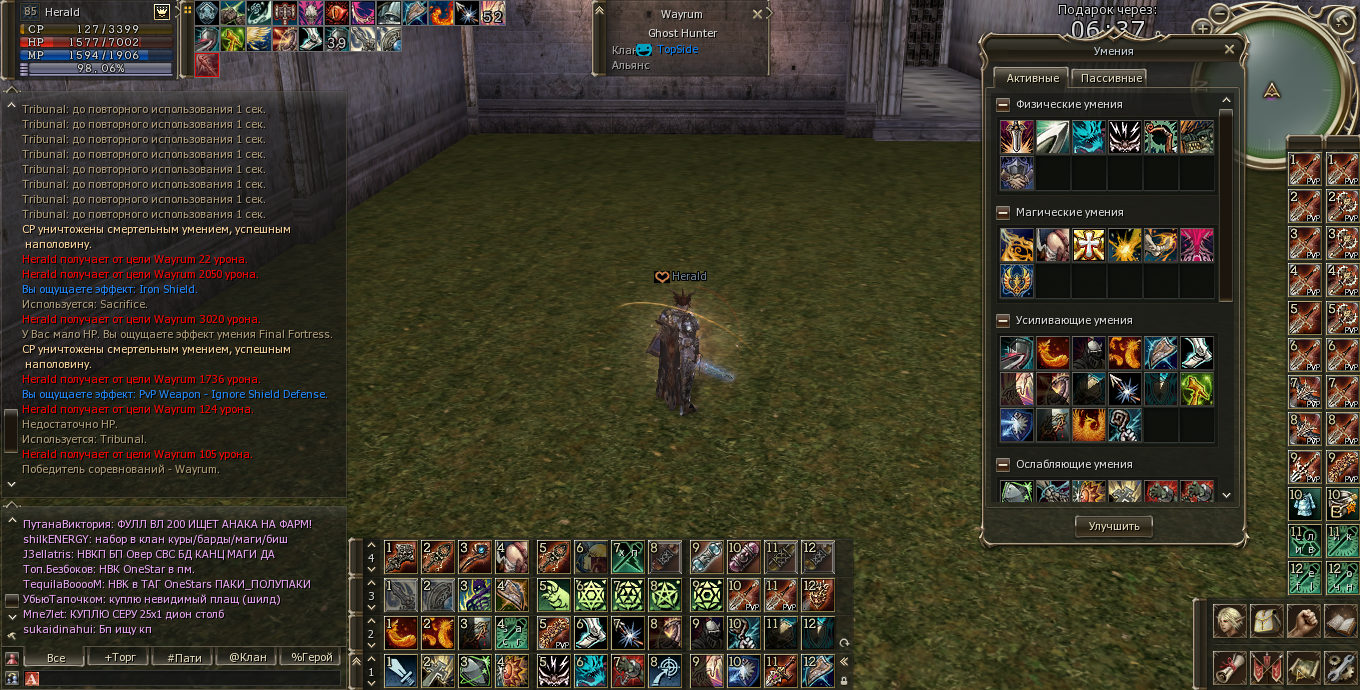Collapse the Магические умения section

click(x=1003, y=212)
